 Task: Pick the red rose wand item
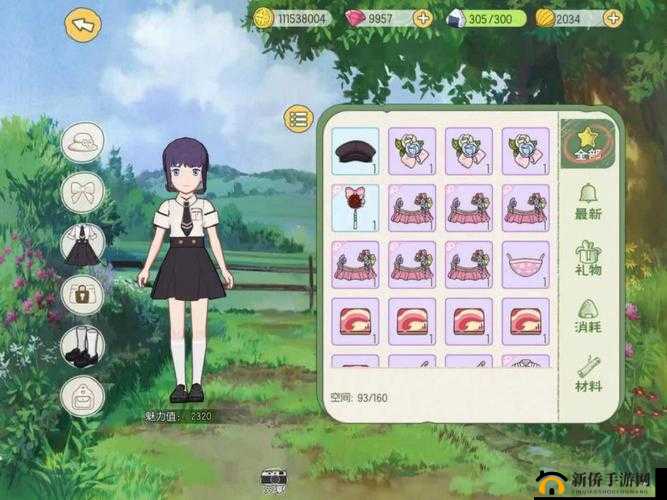click(x=354, y=207)
